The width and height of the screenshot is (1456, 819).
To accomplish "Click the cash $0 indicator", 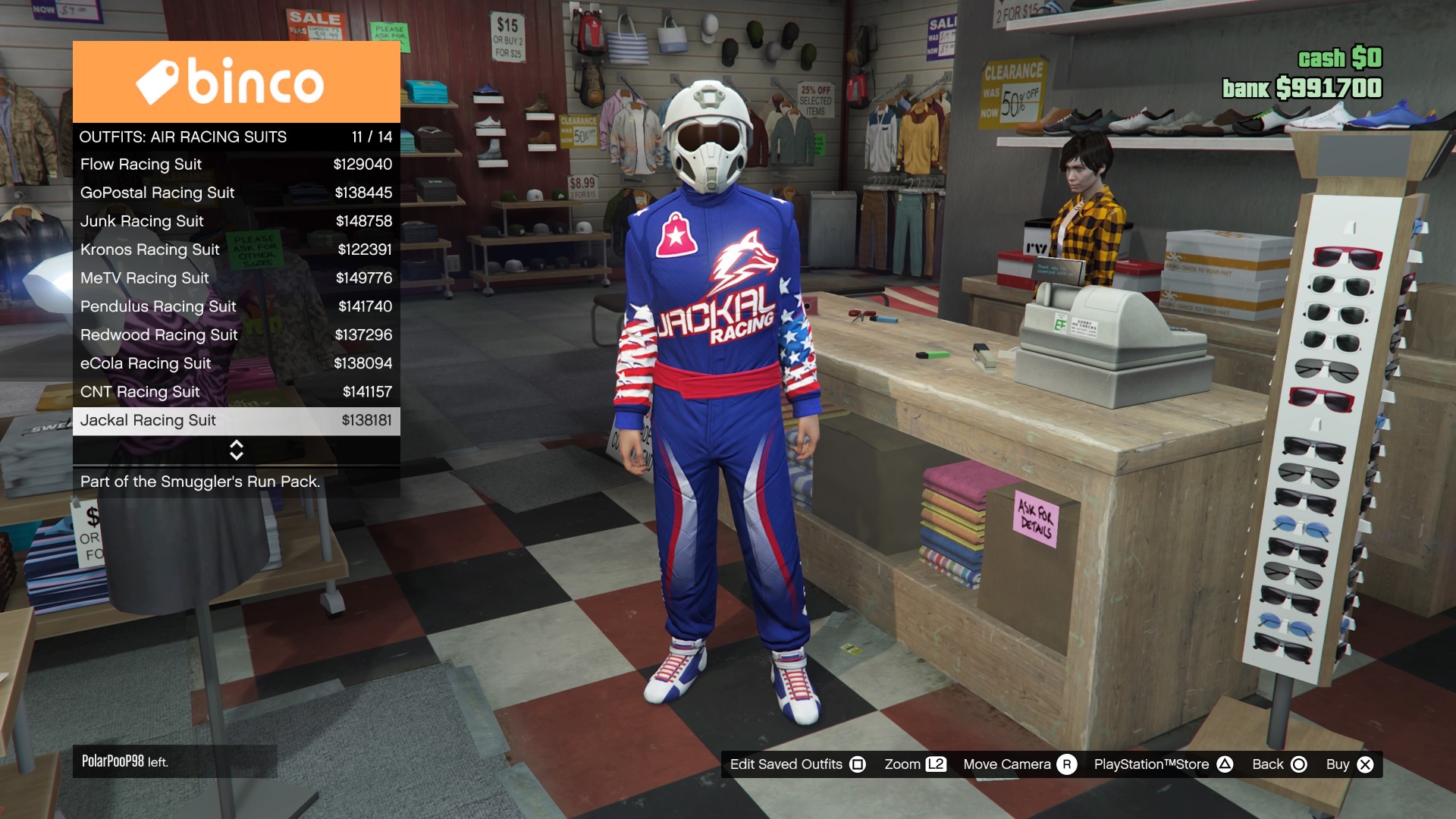I will pyautogui.click(x=1339, y=57).
